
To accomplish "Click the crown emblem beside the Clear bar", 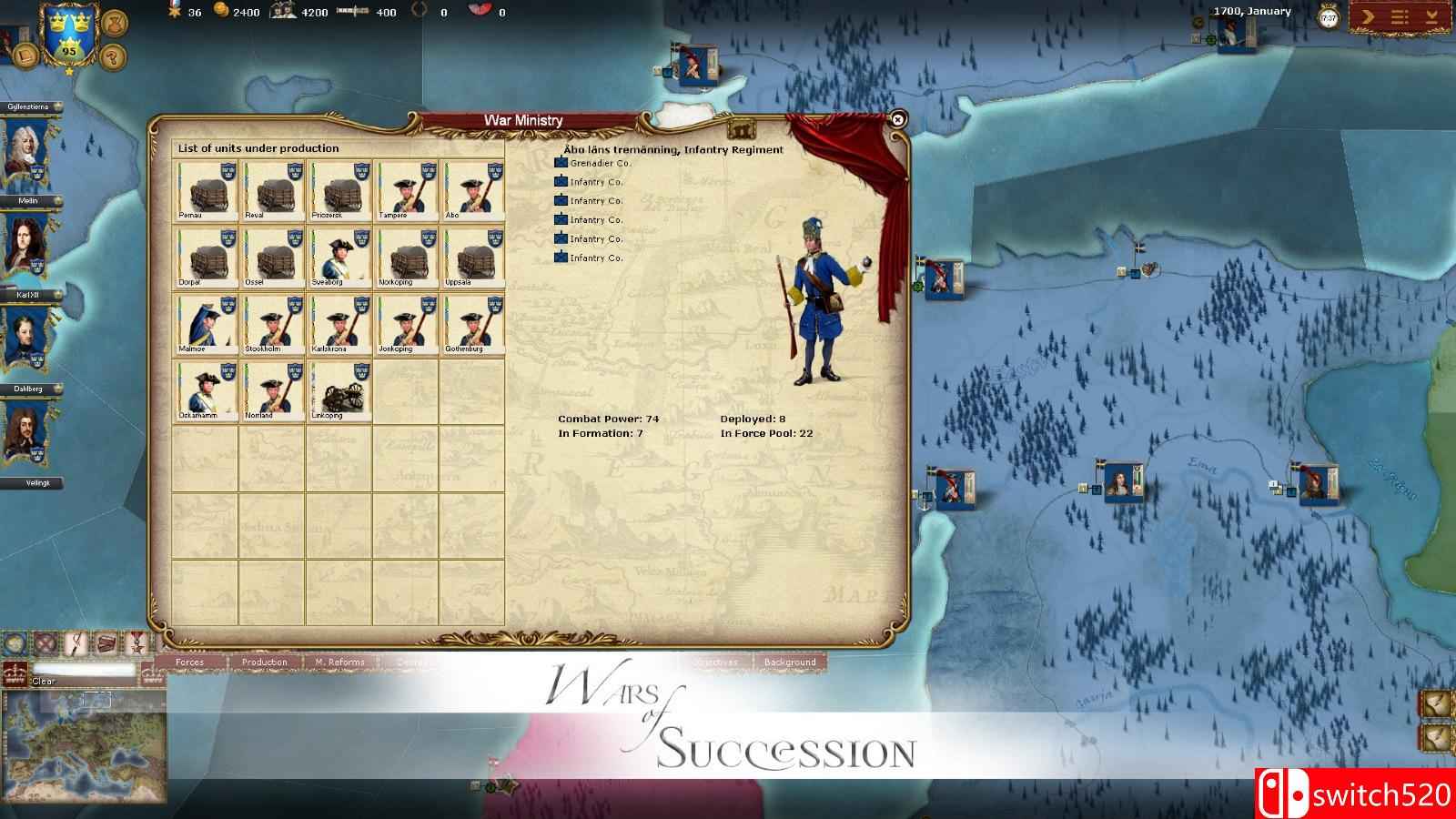I will 15,673.
